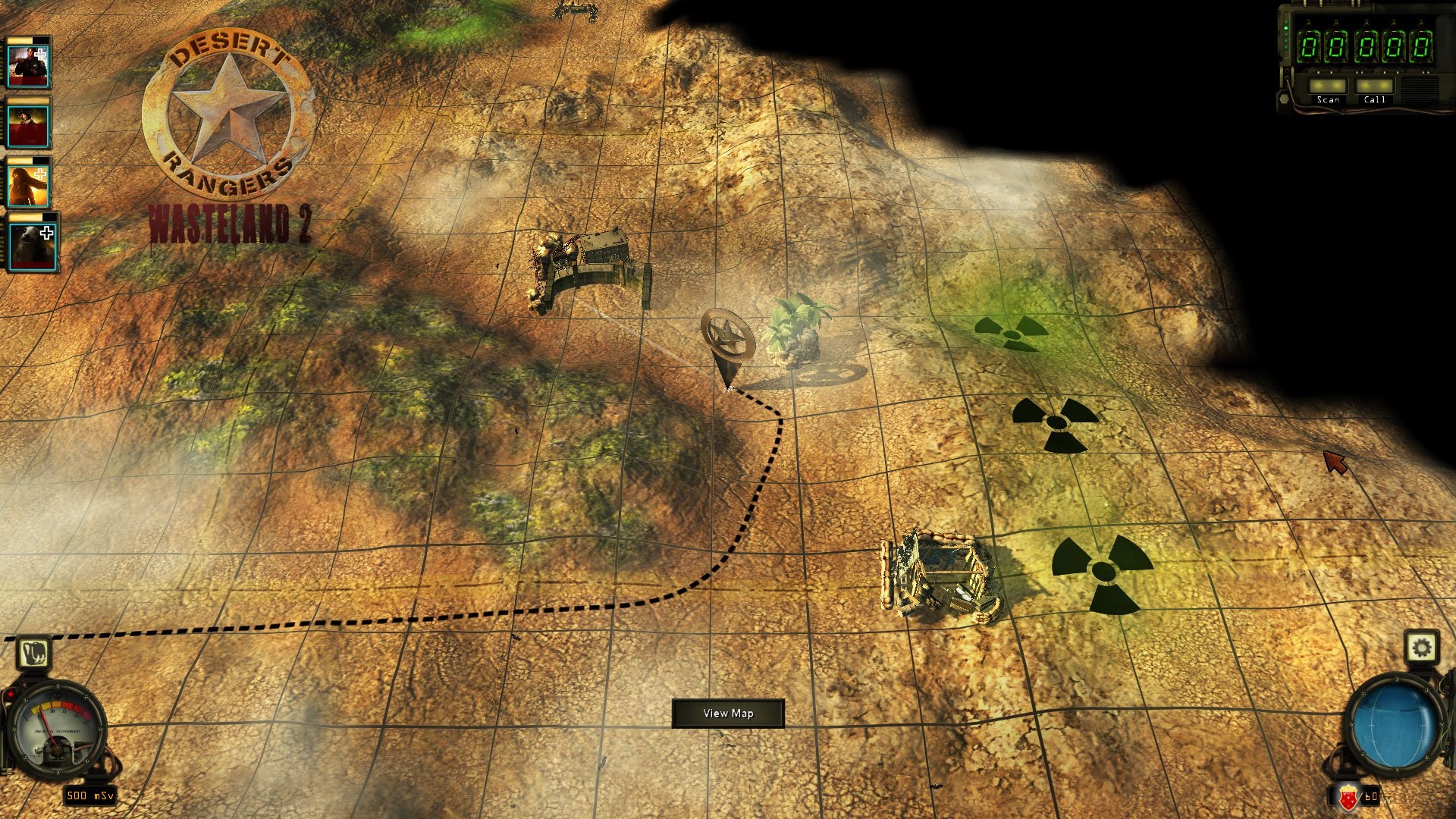Click the red shield badge icon
Viewport: 1456px width, 819px height.
tap(1348, 798)
